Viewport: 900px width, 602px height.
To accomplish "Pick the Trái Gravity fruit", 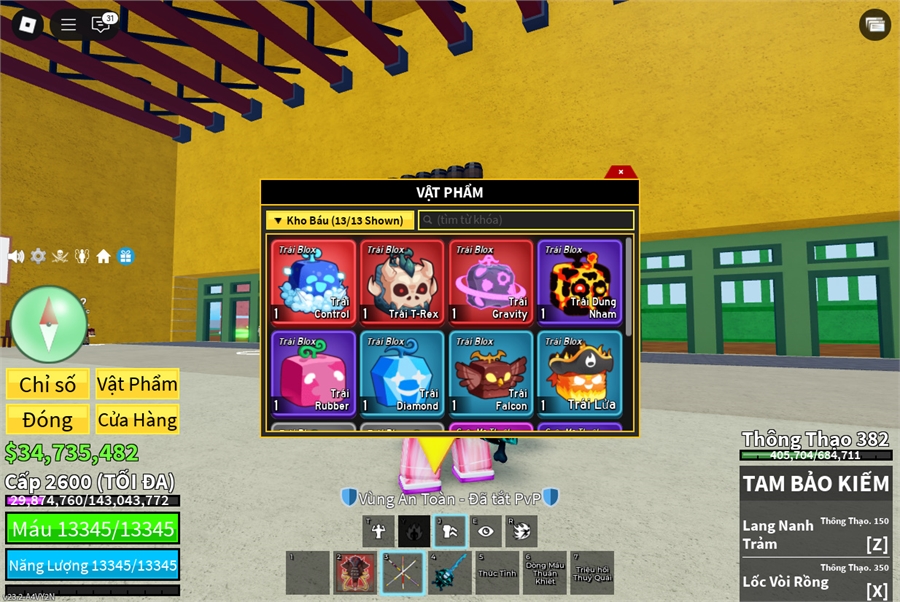I will click(x=490, y=282).
